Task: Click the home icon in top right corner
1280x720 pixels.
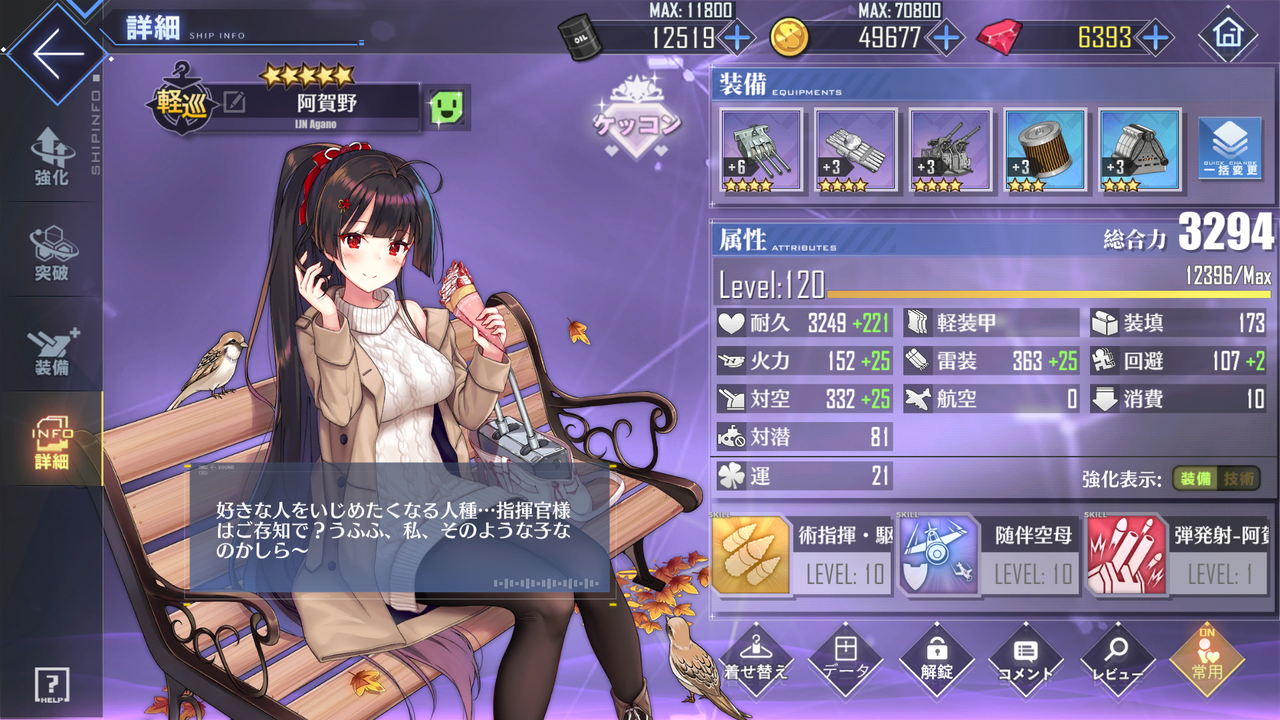Action: [1228, 35]
